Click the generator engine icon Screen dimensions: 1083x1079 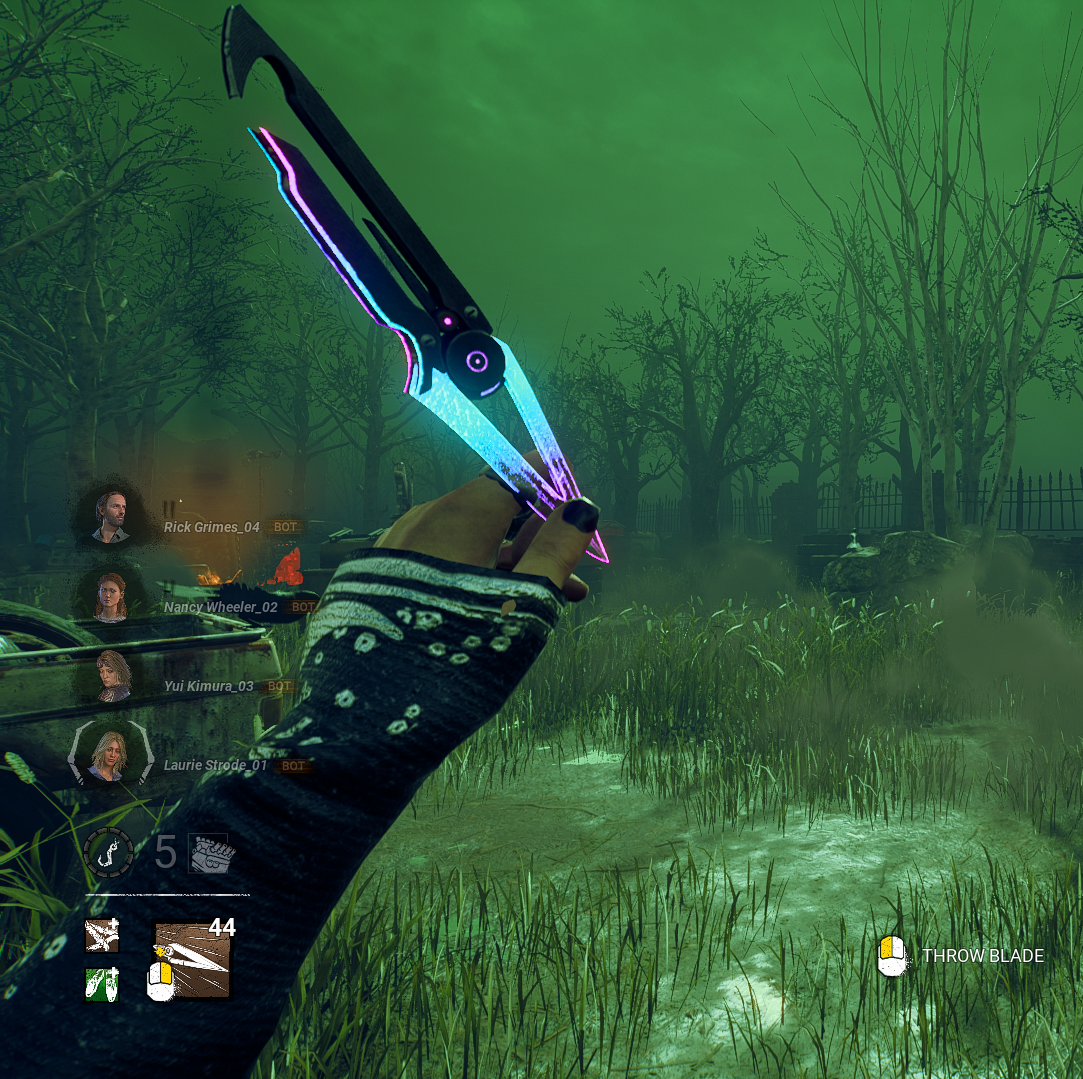point(210,853)
